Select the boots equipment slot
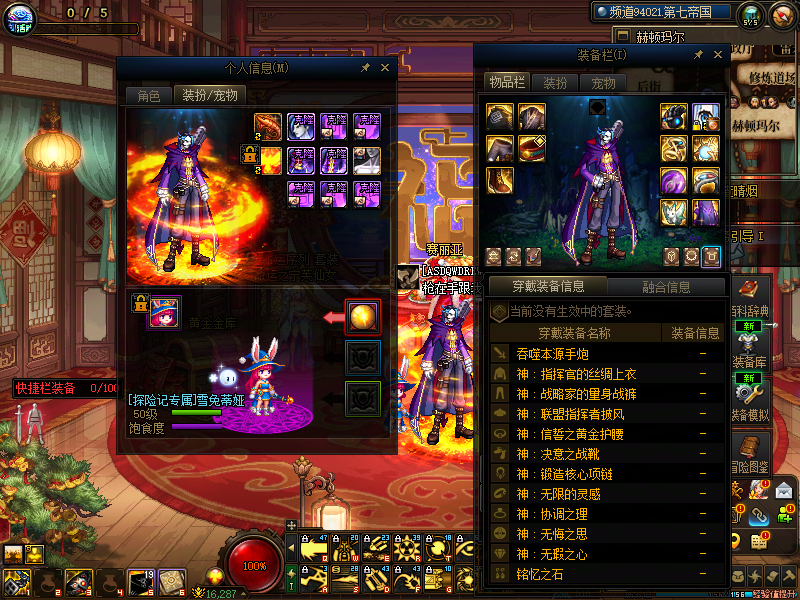Screen dimensions: 800x600 pos(501,181)
